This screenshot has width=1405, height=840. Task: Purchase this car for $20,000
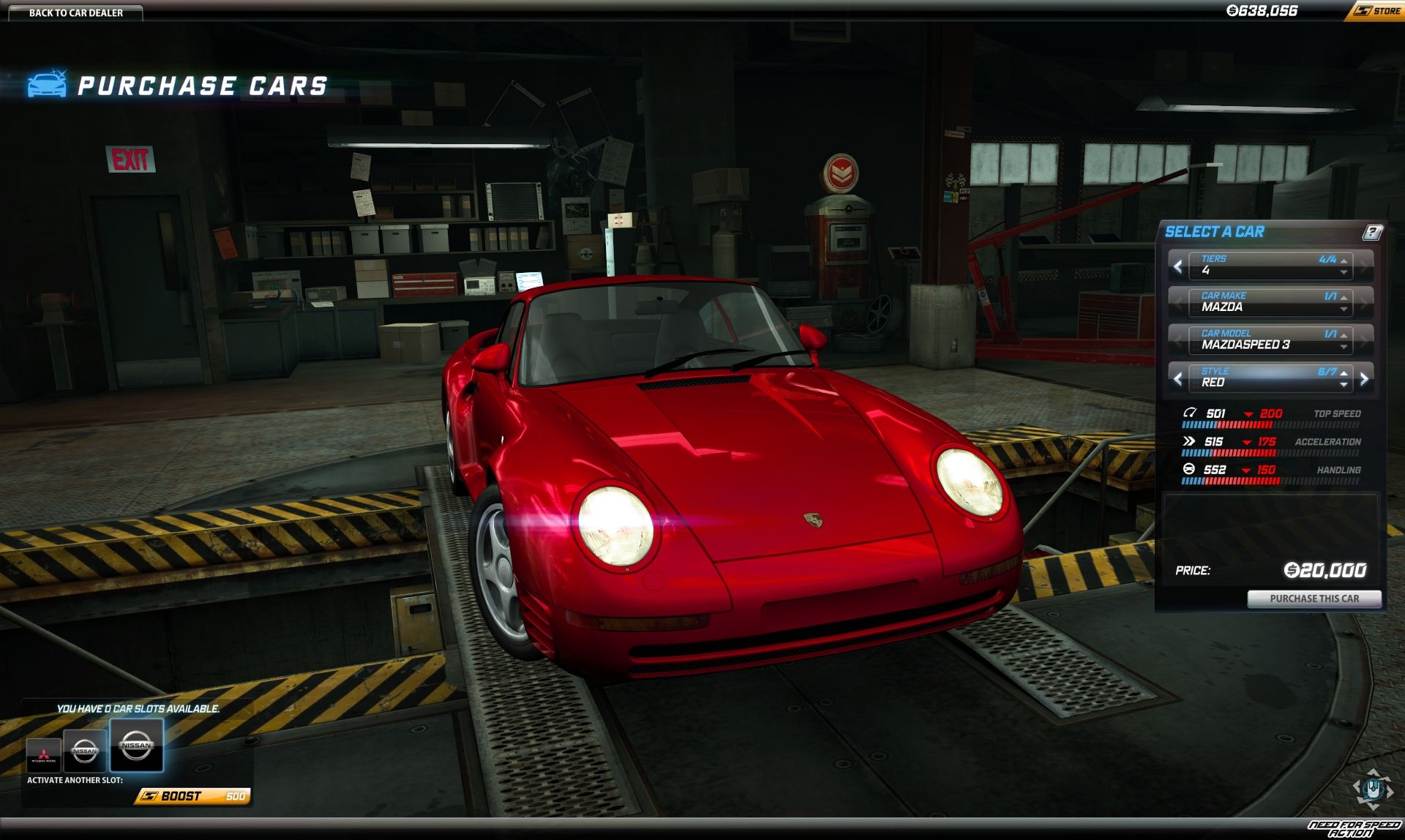coord(1314,599)
